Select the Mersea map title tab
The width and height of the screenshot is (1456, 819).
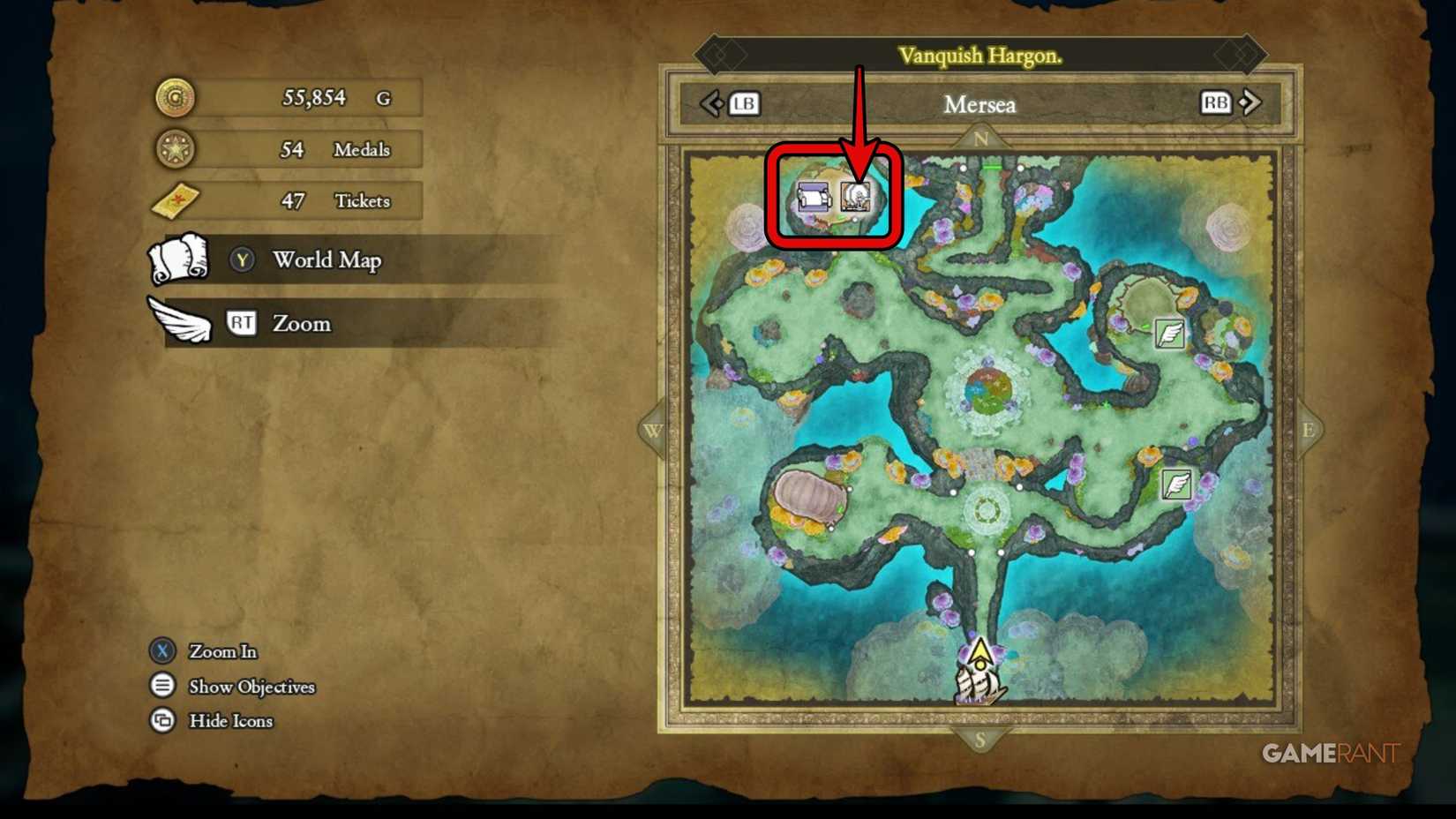click(981, 105)
